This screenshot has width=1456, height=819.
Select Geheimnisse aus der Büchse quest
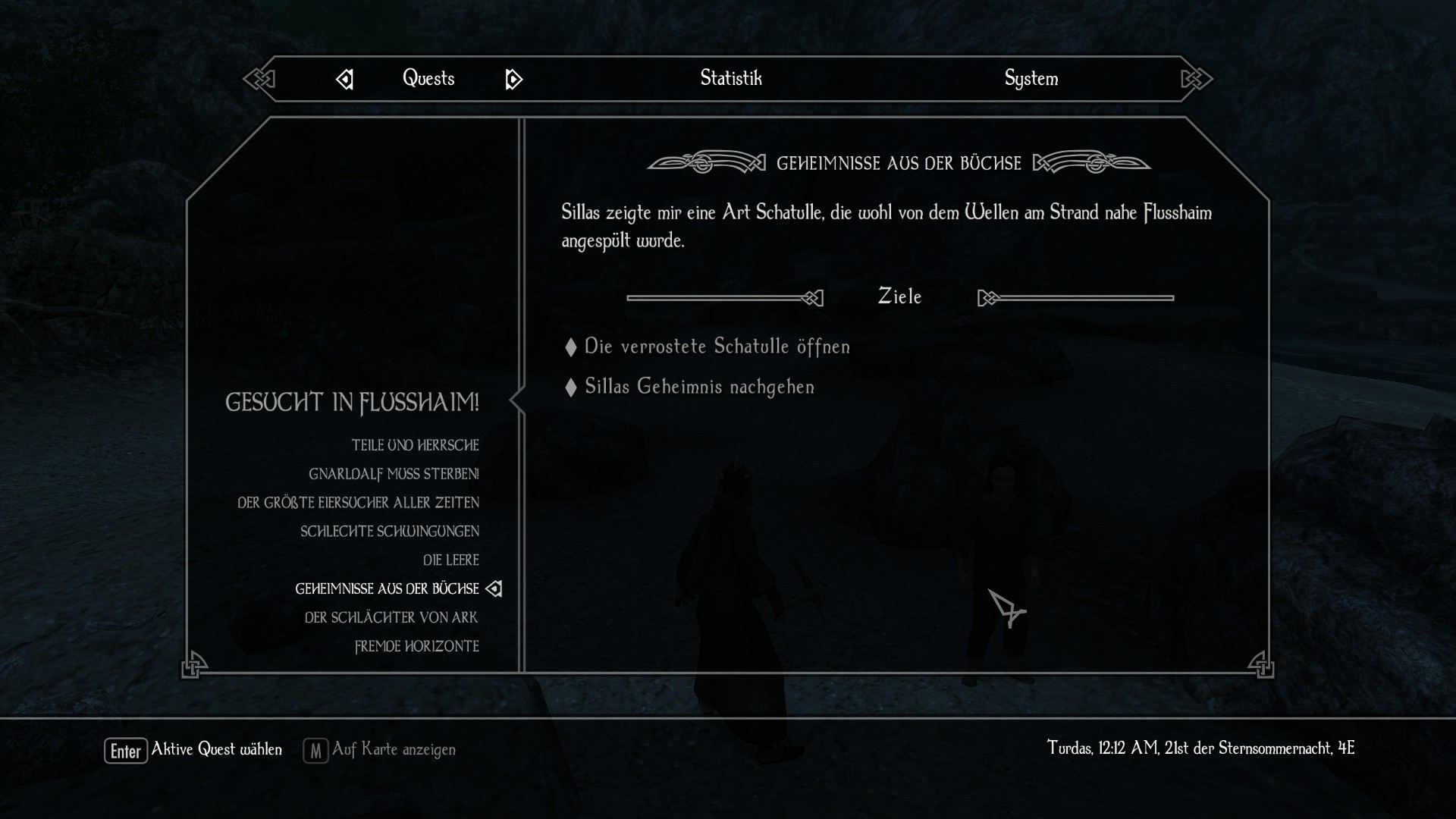click(x=387, y=589)
